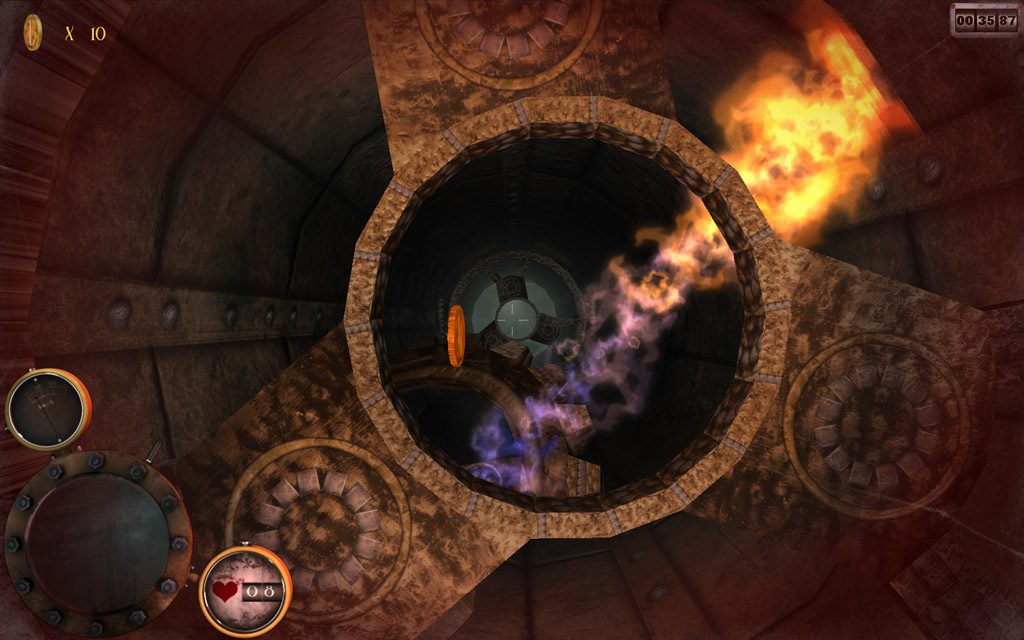Click the round porthole radar display
The height and width of the screenshot is (640, 1024).
pos(97,542)
